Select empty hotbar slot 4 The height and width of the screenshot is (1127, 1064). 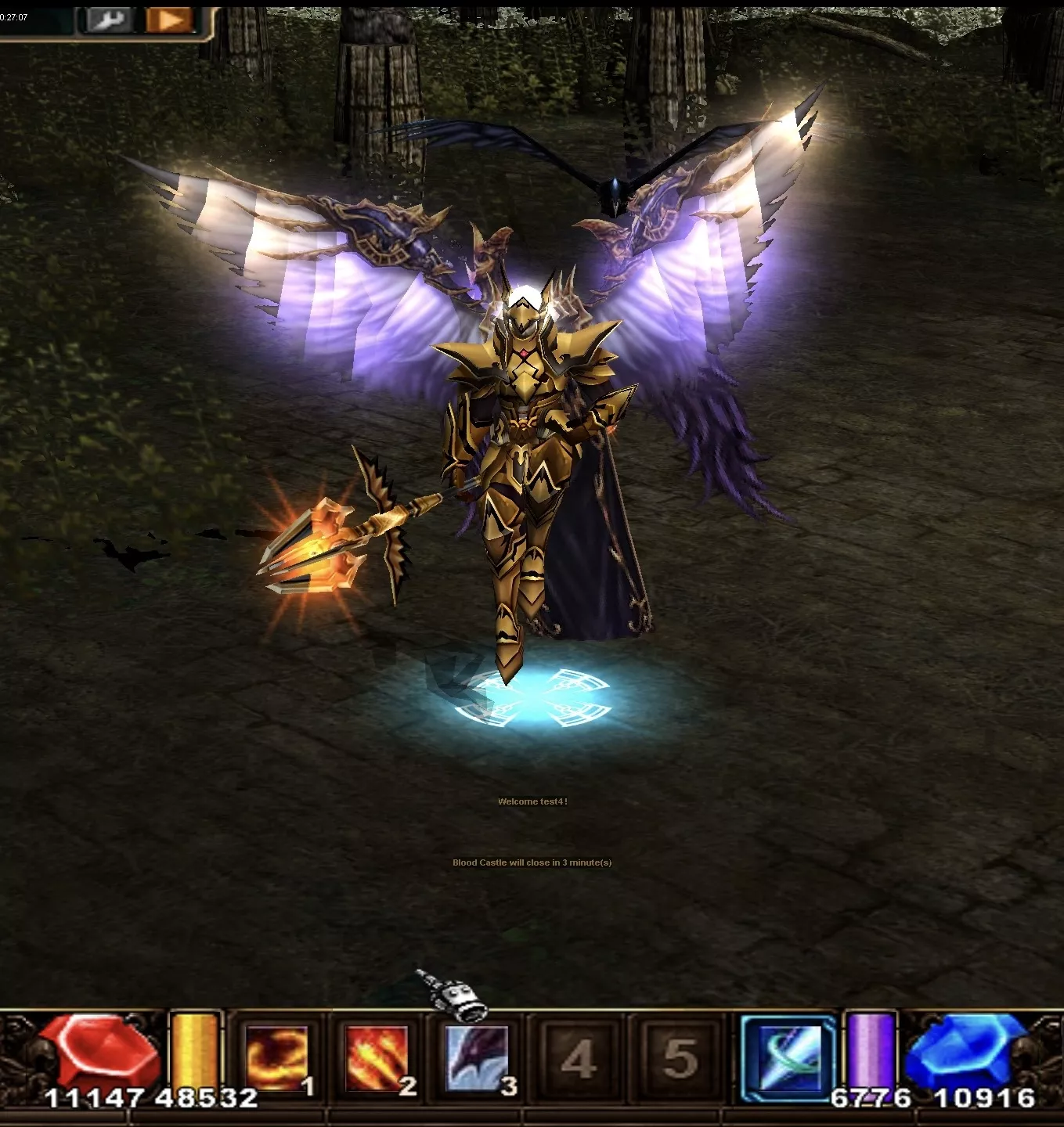[578, 1058]
